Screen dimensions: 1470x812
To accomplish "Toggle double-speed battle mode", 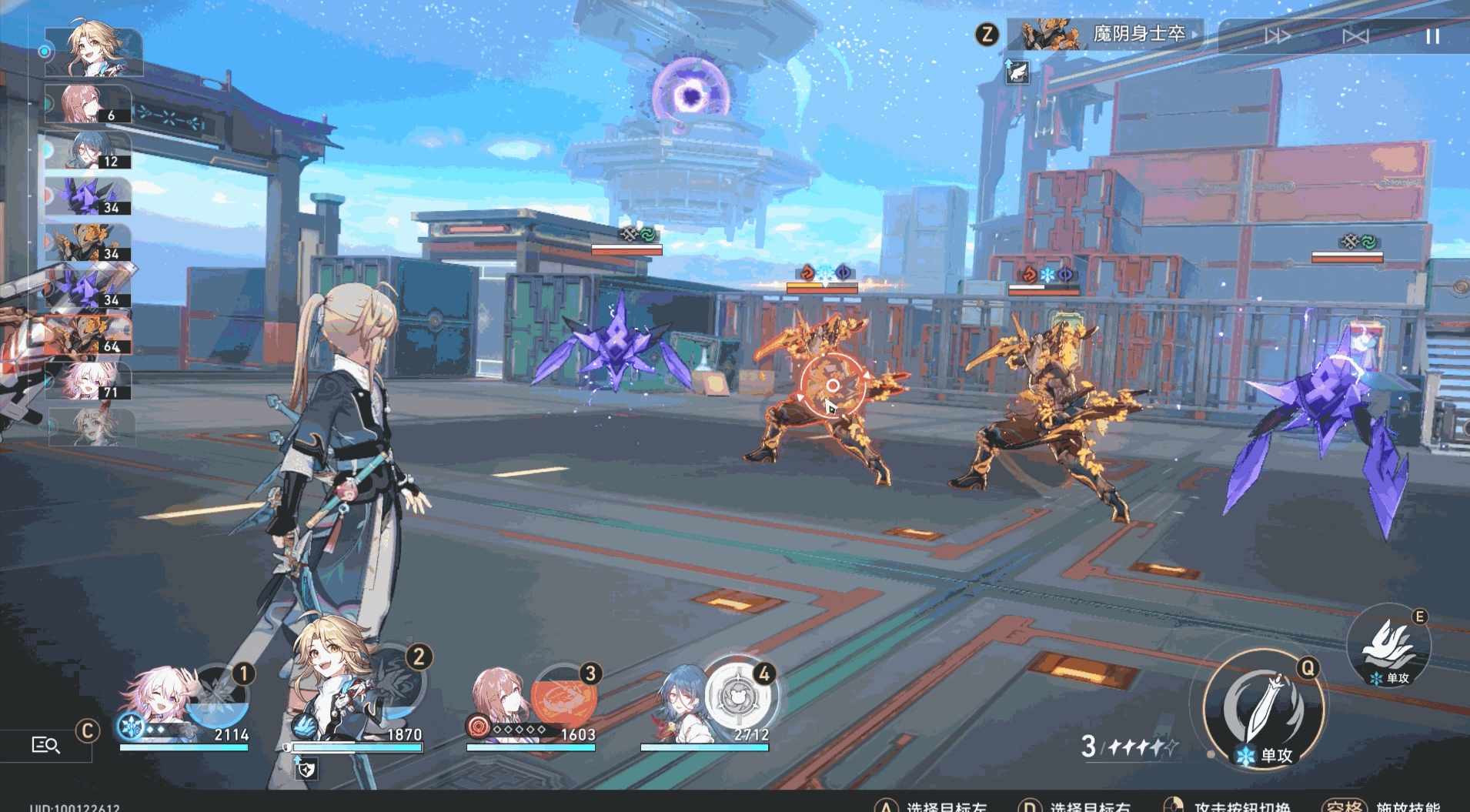I will 1278,36.
